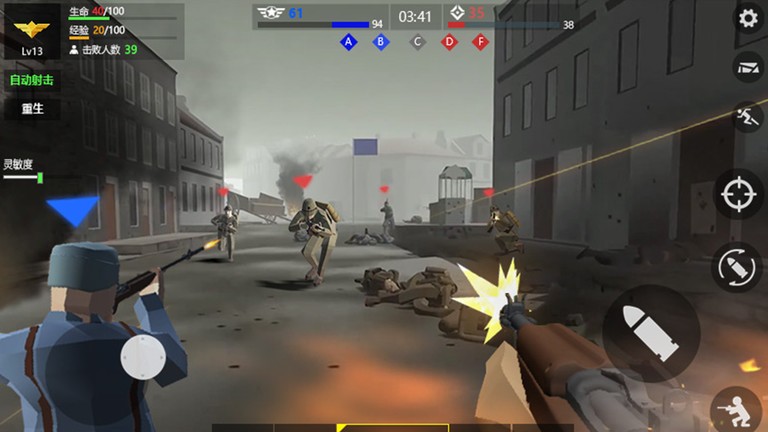Select enemy capture point D marker
768x432 pixels.
coord(449,42)
